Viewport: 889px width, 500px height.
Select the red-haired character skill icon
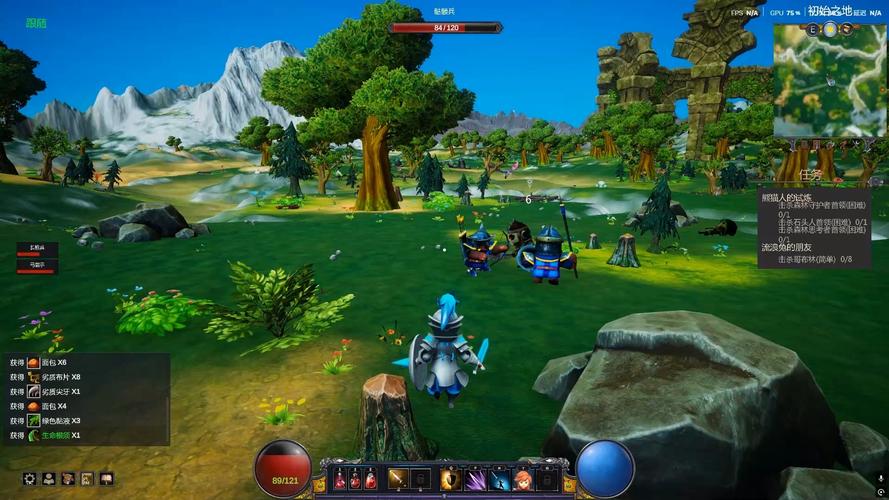click(x=523, y=479)
